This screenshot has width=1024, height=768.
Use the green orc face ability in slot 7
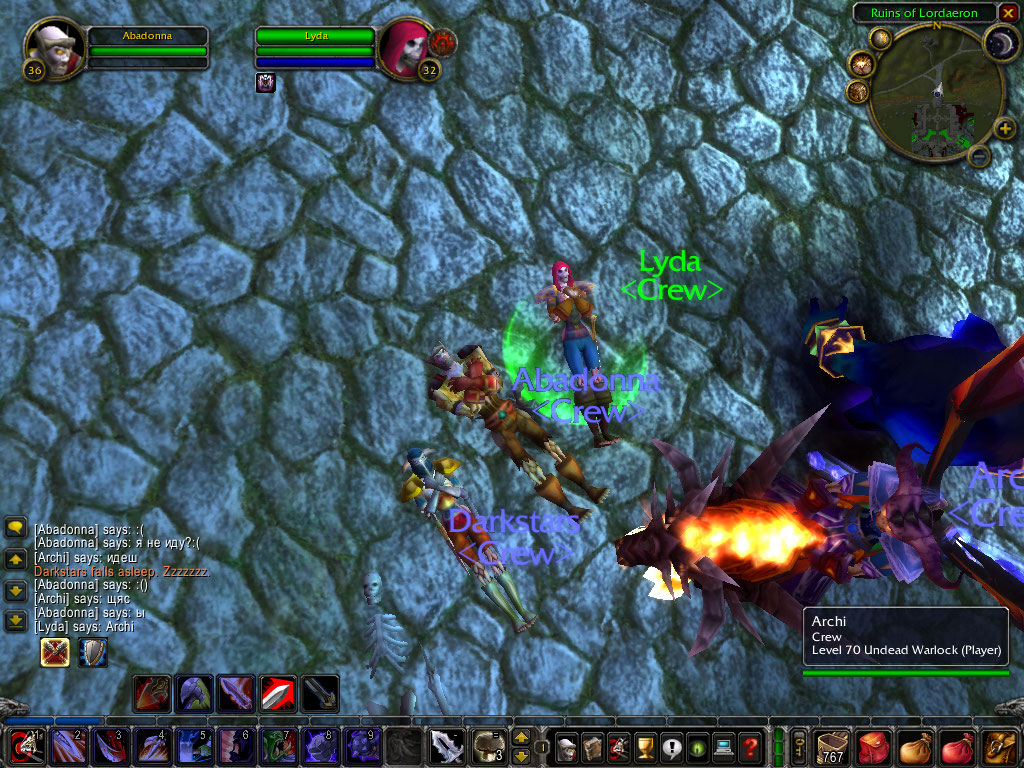278,746
